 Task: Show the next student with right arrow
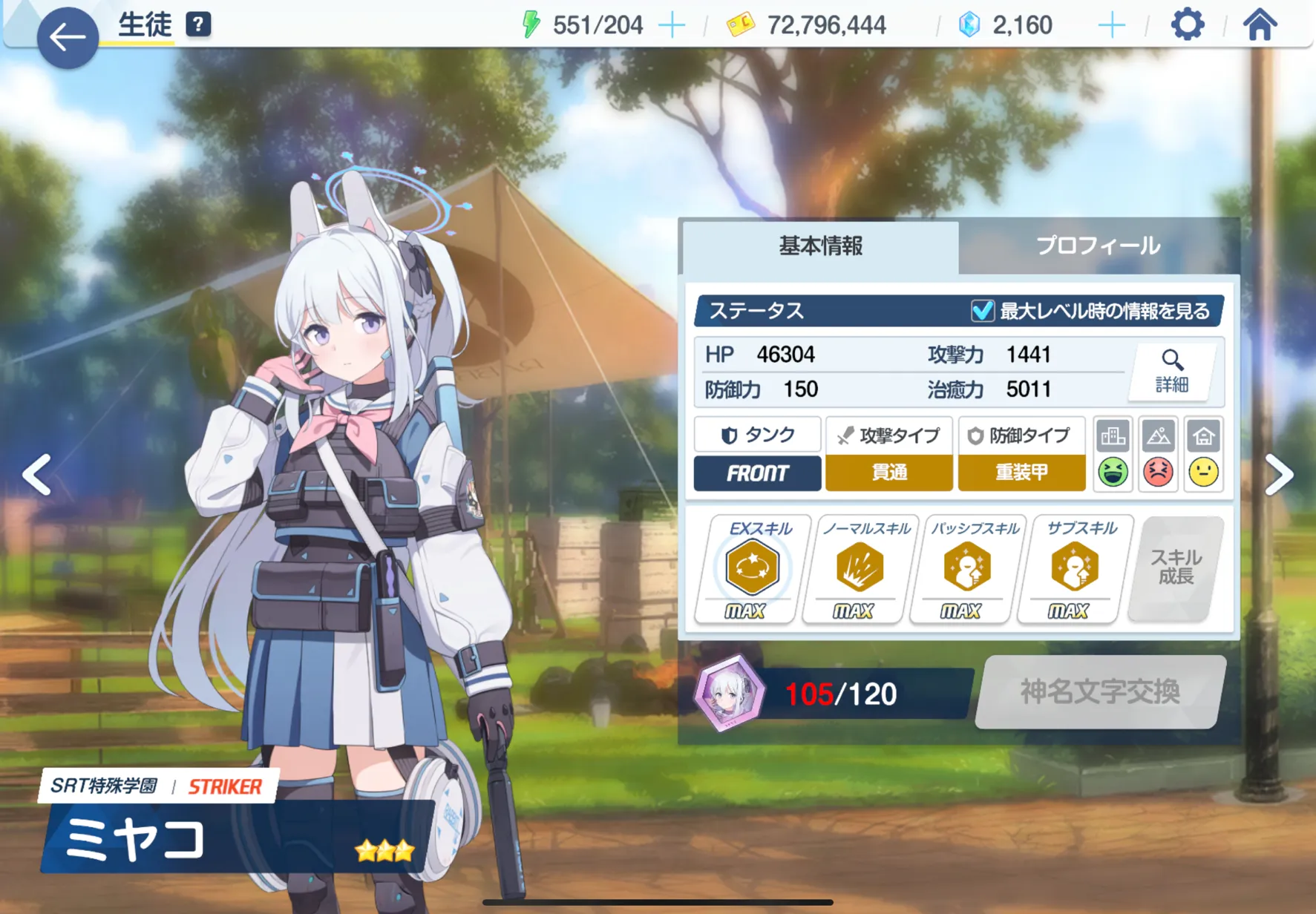[x=1279, y=474]
